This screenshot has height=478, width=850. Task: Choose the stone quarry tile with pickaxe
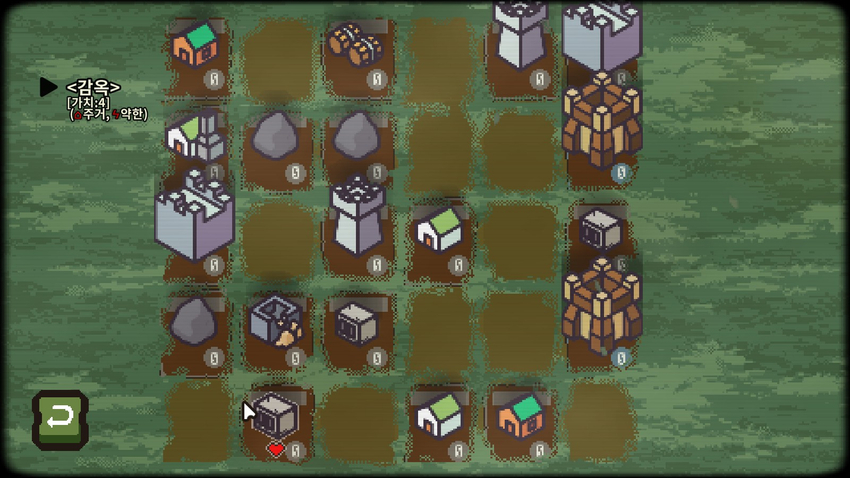274,322
